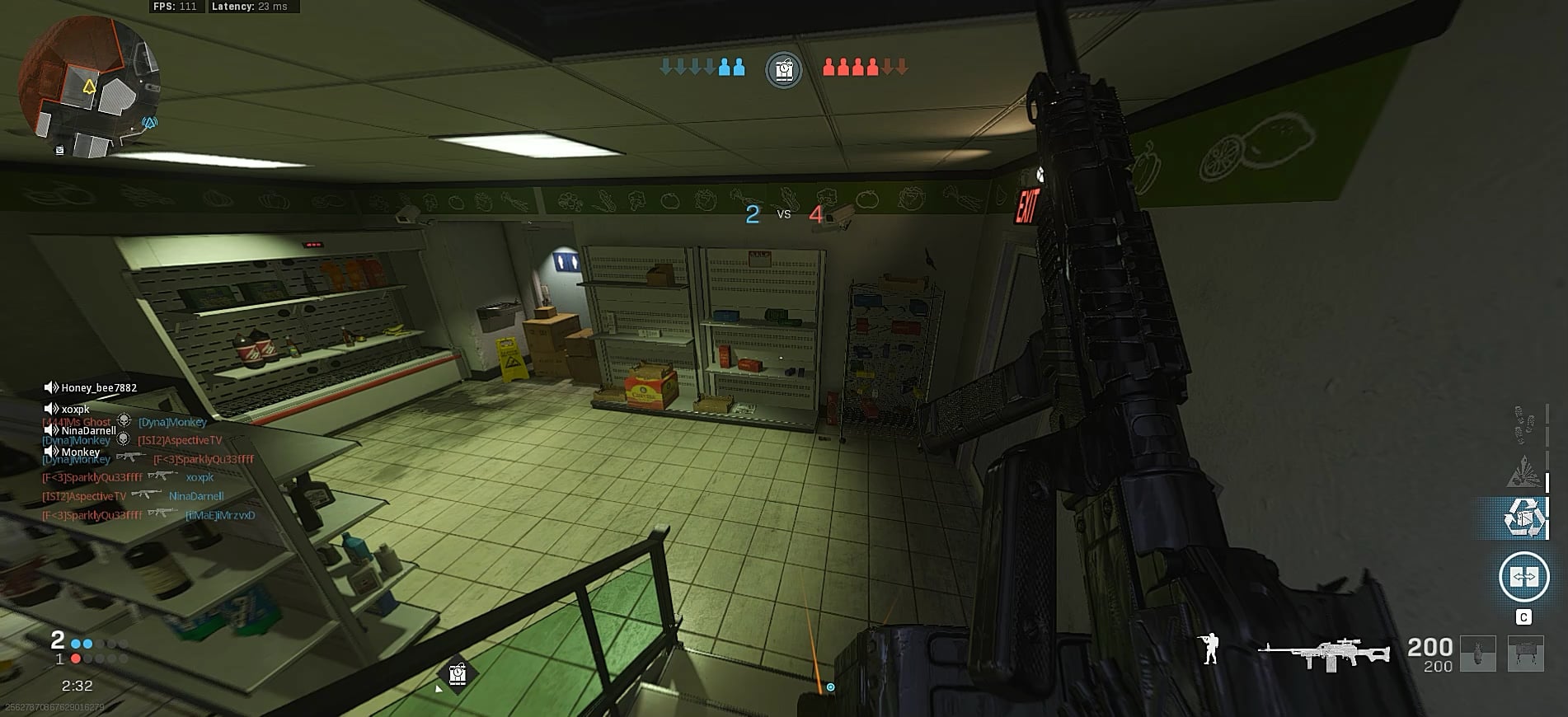Choose the claymore tactical equipment slot
Viewport: 1568px width, 717px height.
pos(1525,653)
